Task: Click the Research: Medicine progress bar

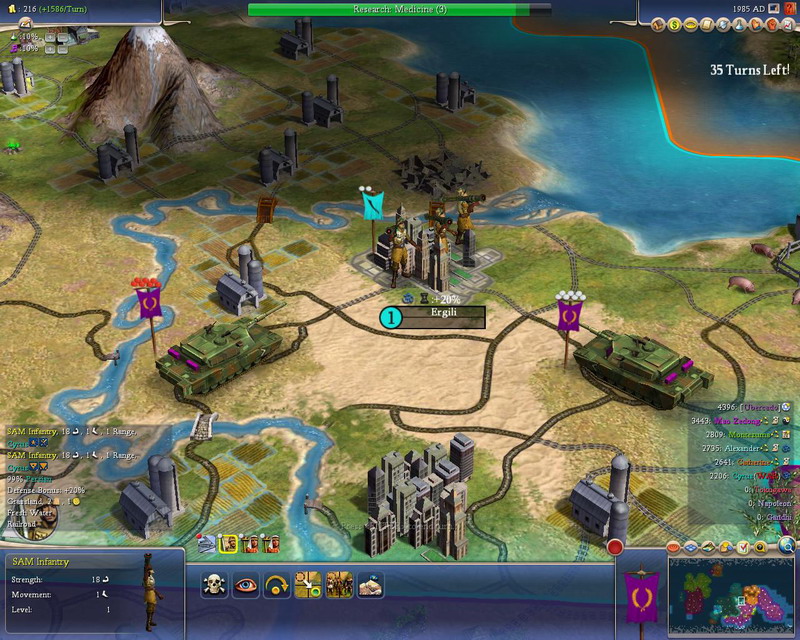Action: [399, 9]
